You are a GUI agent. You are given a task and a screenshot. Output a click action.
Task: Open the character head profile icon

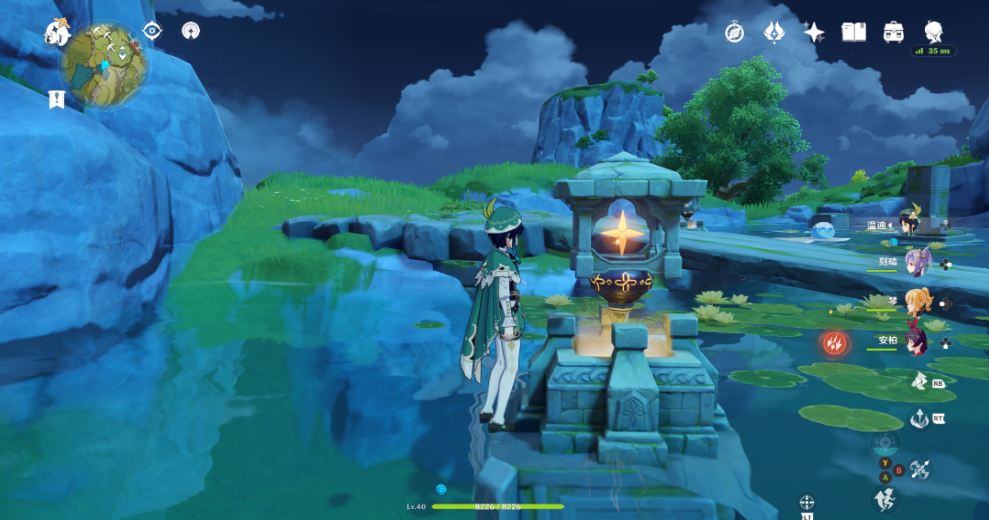[933, 31]
